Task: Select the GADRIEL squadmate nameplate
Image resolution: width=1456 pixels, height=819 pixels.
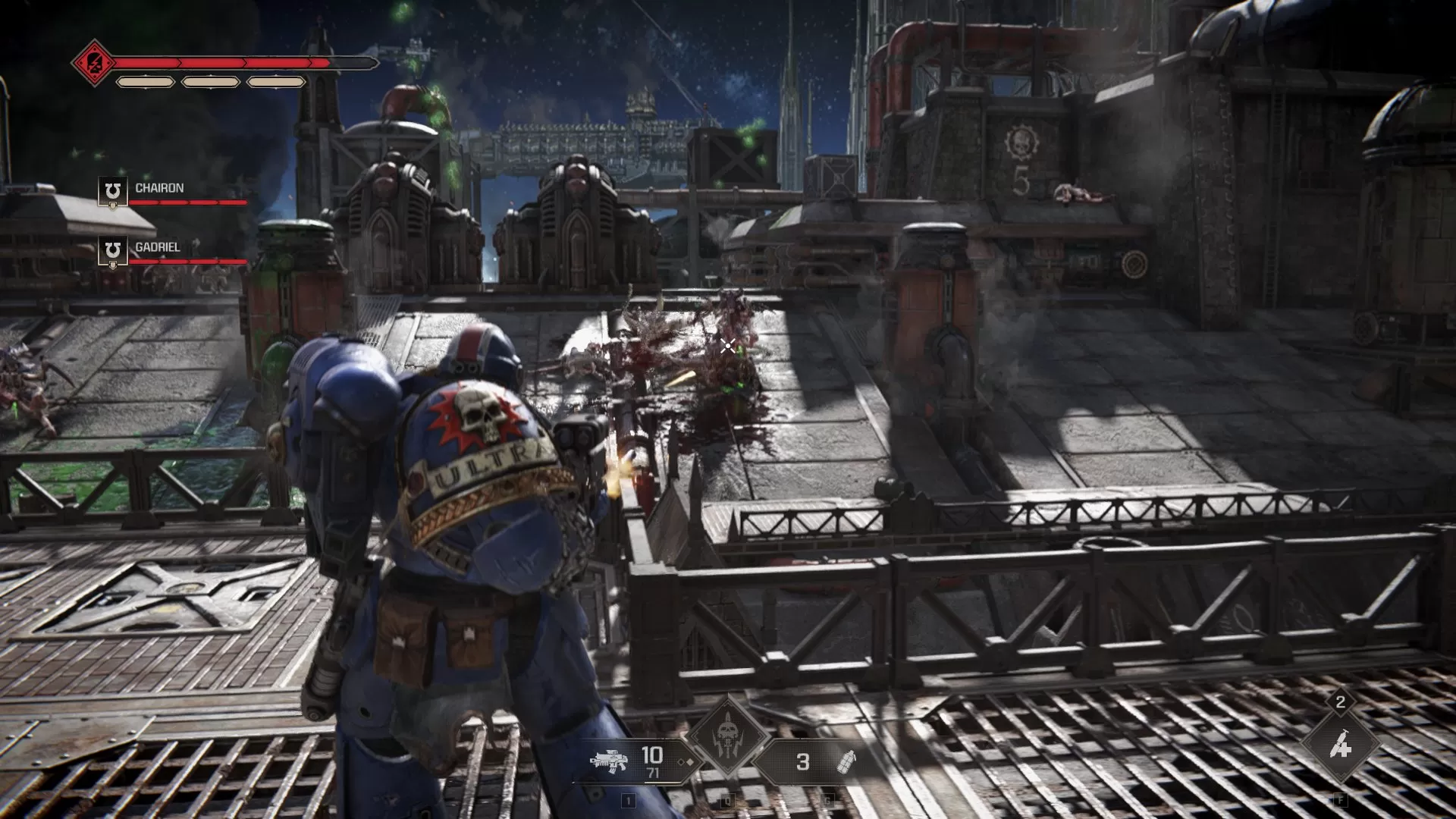Action: (x=159, y=246)
